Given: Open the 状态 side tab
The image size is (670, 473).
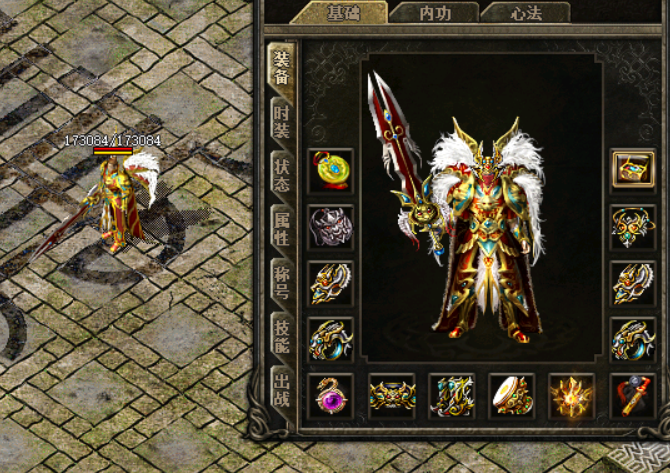Looking at the screenshot, I should [x=281, y=176].
